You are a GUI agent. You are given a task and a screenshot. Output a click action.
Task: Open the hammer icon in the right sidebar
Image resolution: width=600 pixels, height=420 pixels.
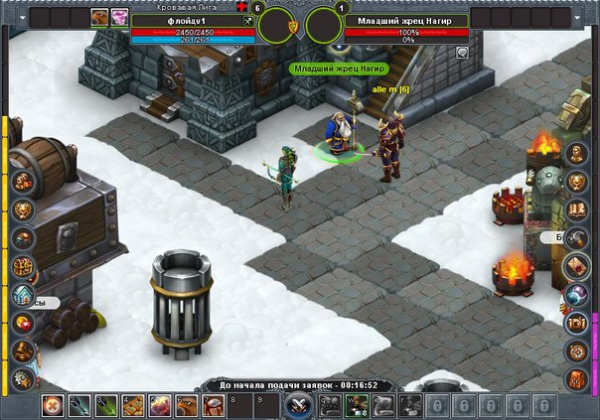pos(577,238)
